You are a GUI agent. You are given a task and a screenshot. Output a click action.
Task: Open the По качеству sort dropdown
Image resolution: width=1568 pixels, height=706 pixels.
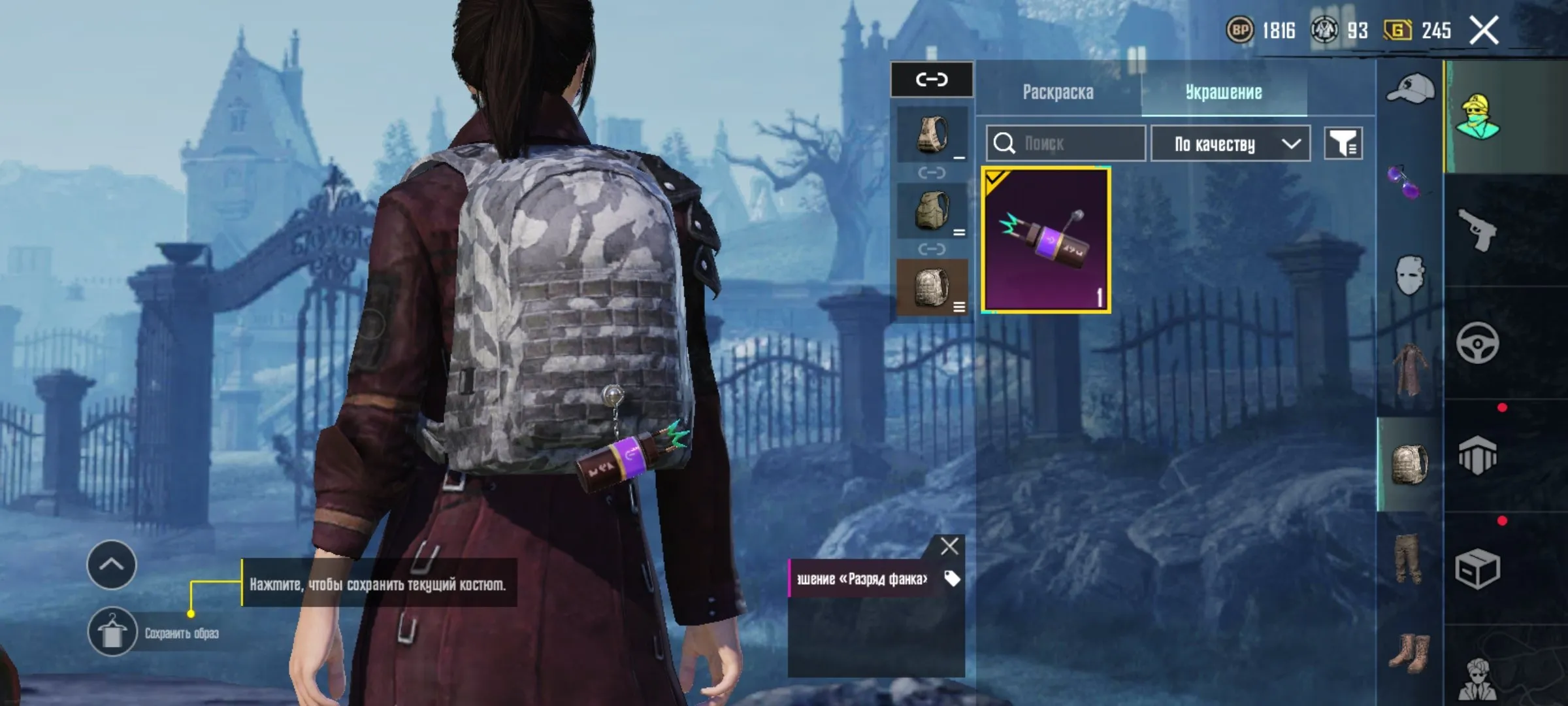point(1230,143)
